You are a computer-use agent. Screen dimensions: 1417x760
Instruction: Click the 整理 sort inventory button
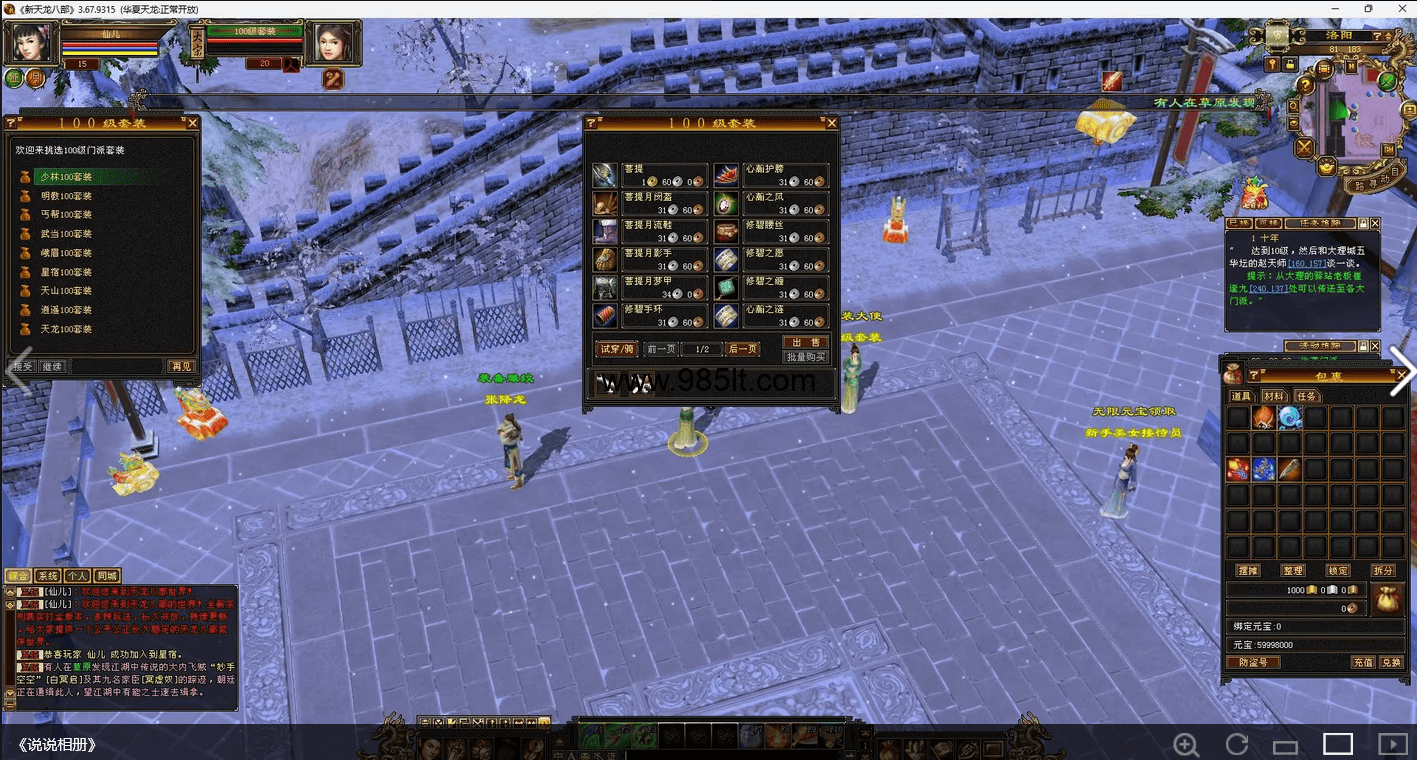(1293, 570)
